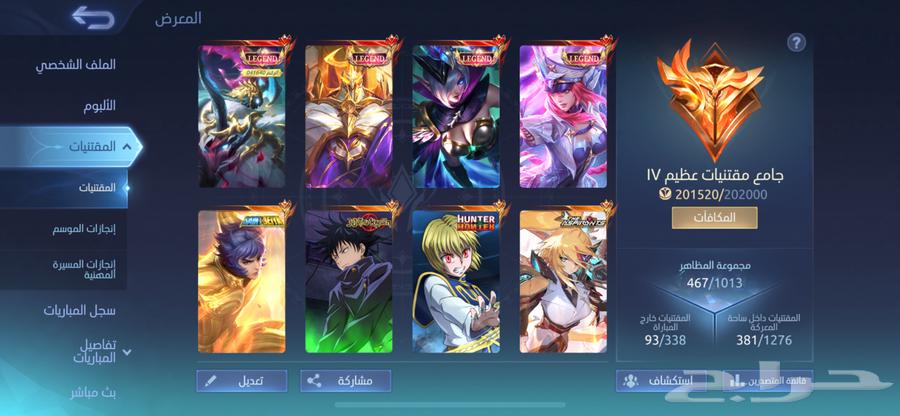900x416 pixels.
Task: Select the Hunter×Hunter blonde character skin card
Action: (x=454, y=282)
